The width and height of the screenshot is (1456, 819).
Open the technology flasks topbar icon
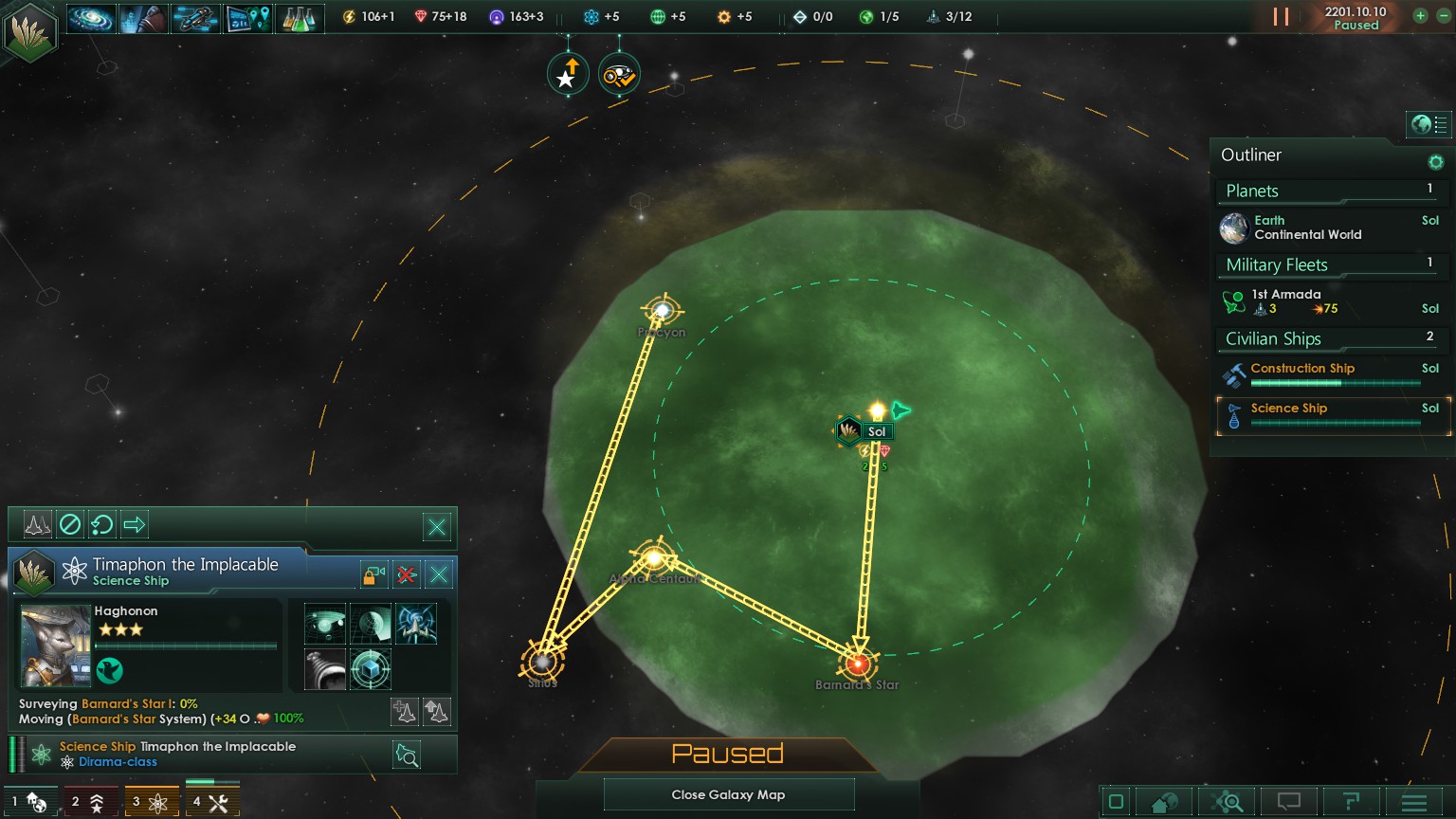pyautogui.click(x=299, y=18)
